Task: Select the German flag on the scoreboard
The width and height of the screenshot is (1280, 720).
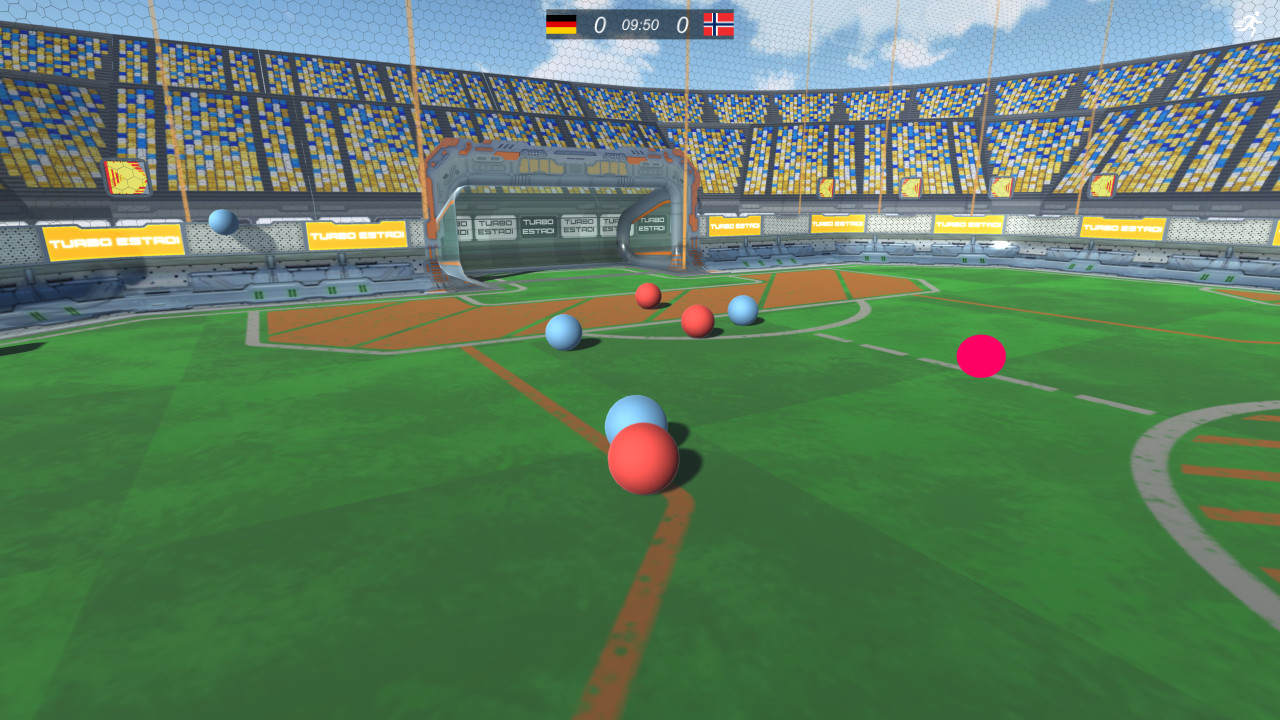Action: click(x=563, y=24)
